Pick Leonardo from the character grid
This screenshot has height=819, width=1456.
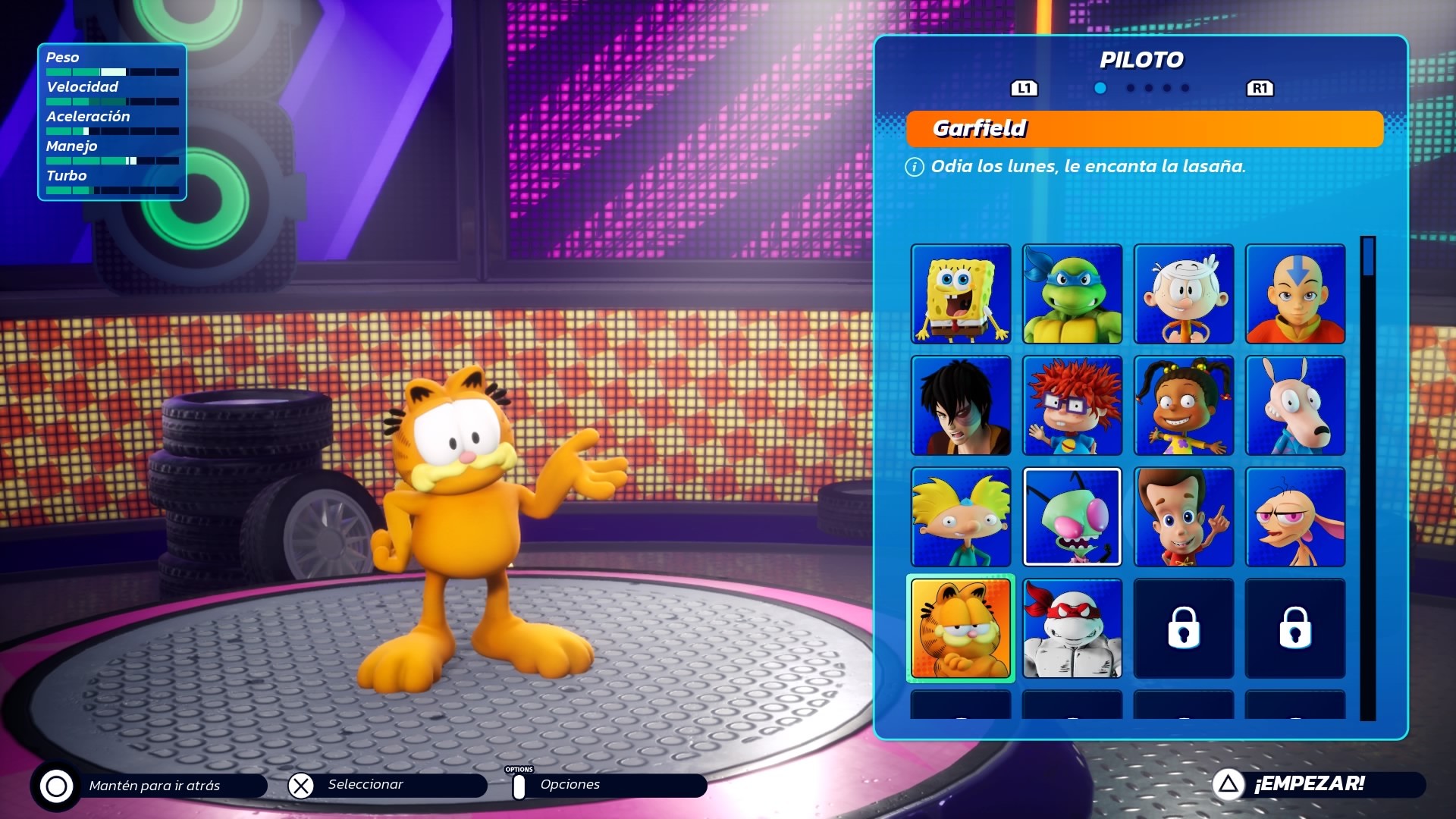pyautogui.click(x=1072, y=295)
